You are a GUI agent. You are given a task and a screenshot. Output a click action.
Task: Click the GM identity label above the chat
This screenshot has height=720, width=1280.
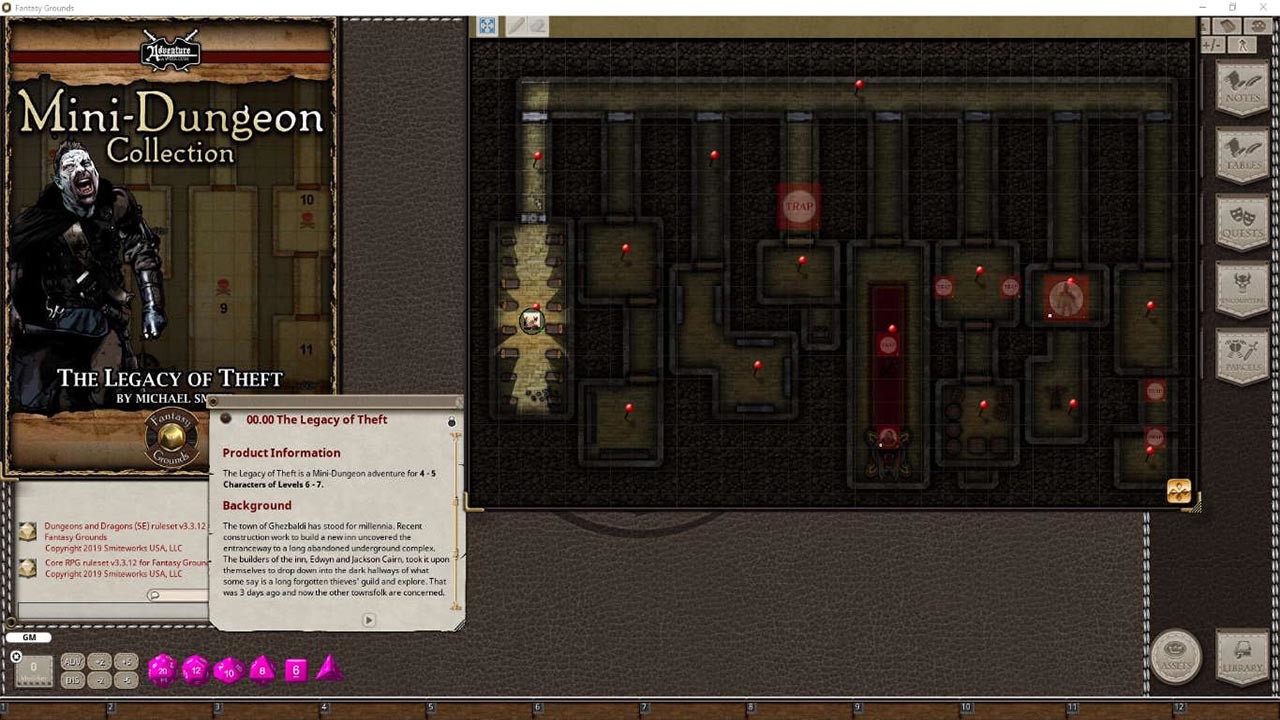point(28,637)
